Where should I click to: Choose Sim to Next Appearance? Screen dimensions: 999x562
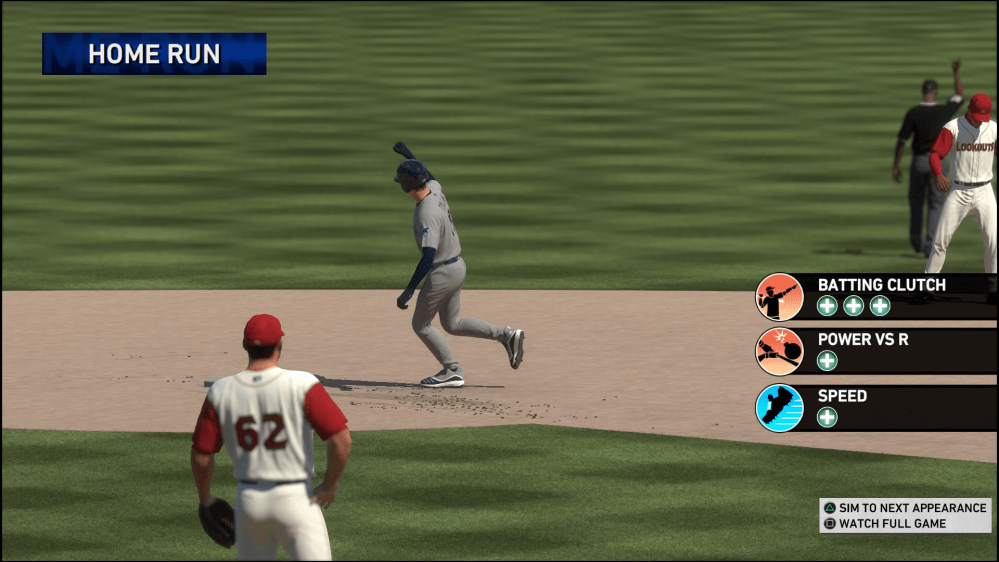(905, 508)
